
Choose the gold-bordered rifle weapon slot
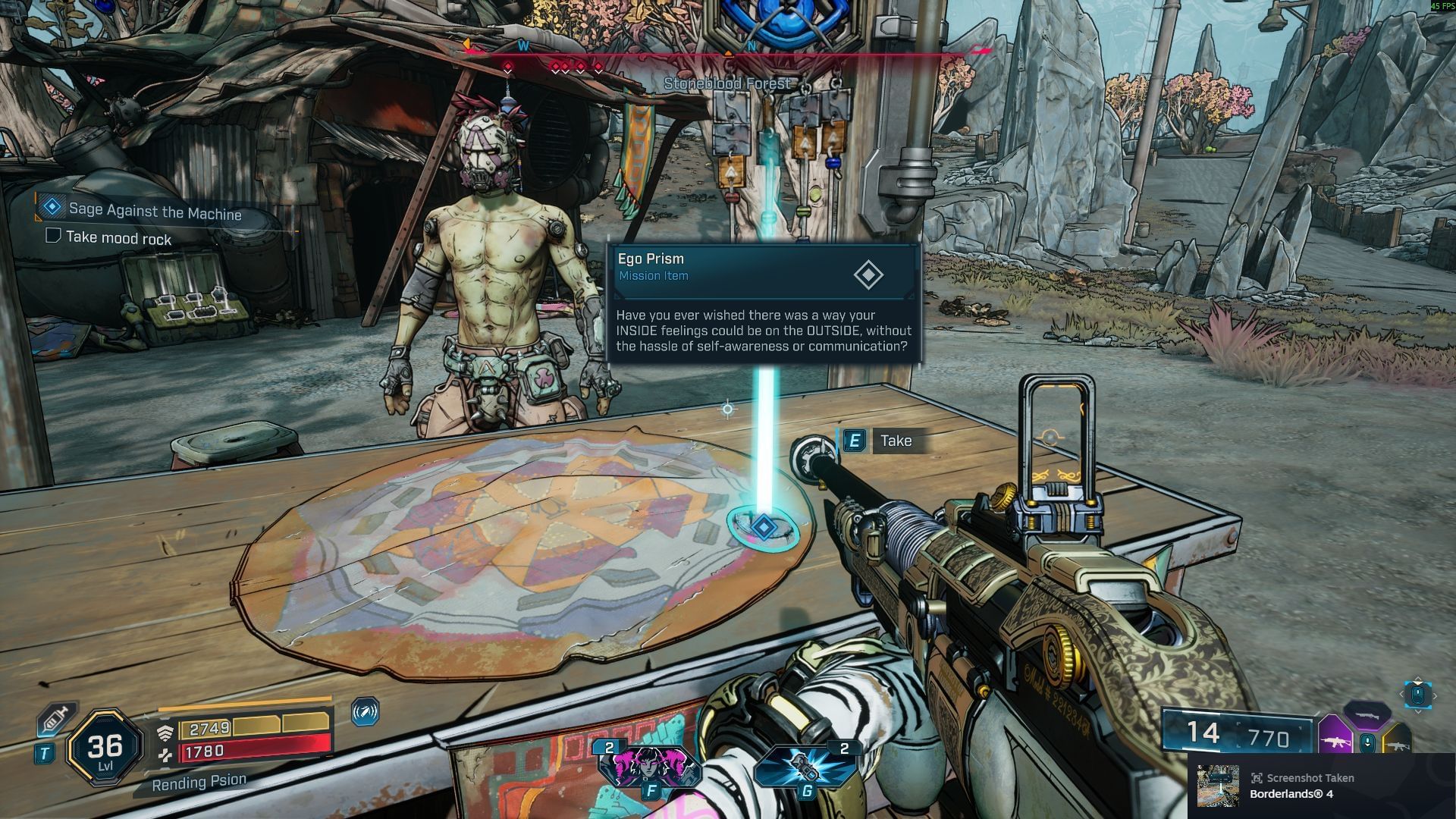[1397, 744]
